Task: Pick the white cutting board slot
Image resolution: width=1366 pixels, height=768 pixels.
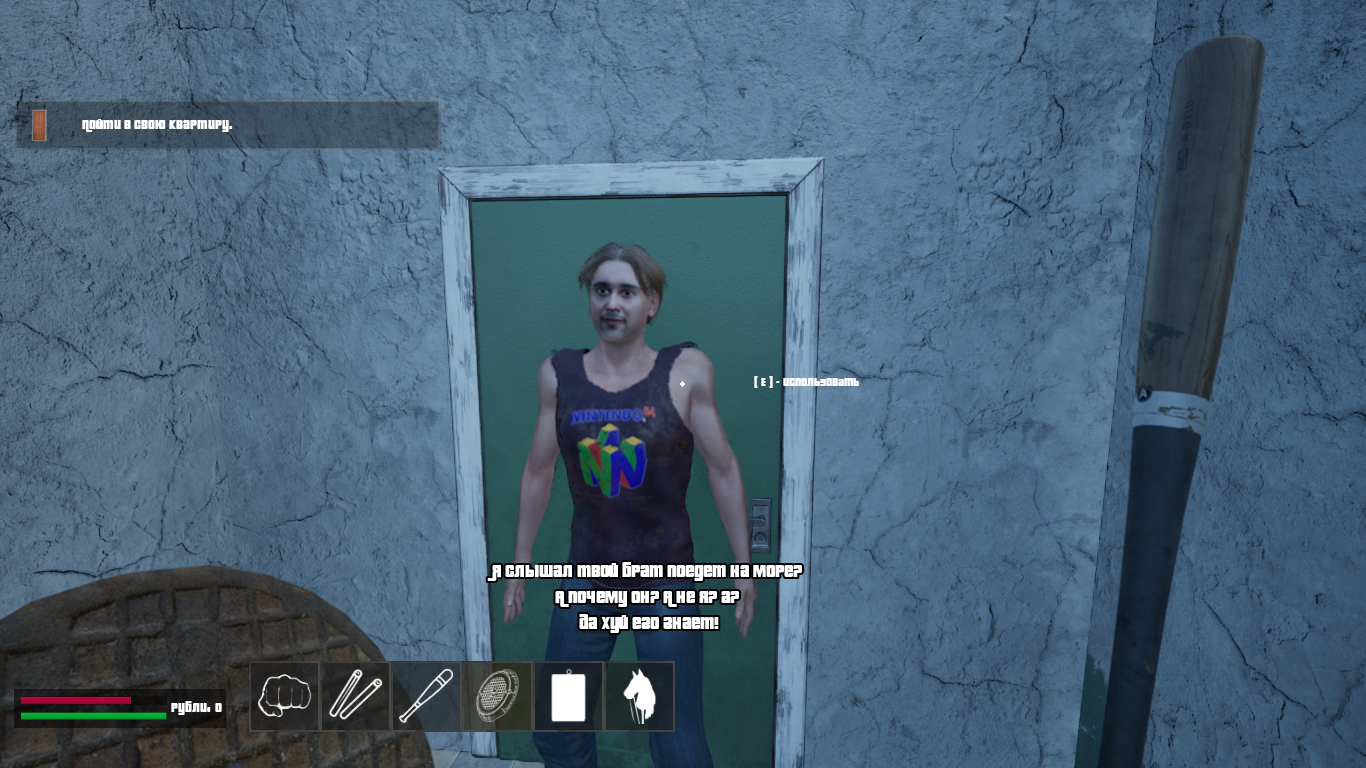Action: 569,696
